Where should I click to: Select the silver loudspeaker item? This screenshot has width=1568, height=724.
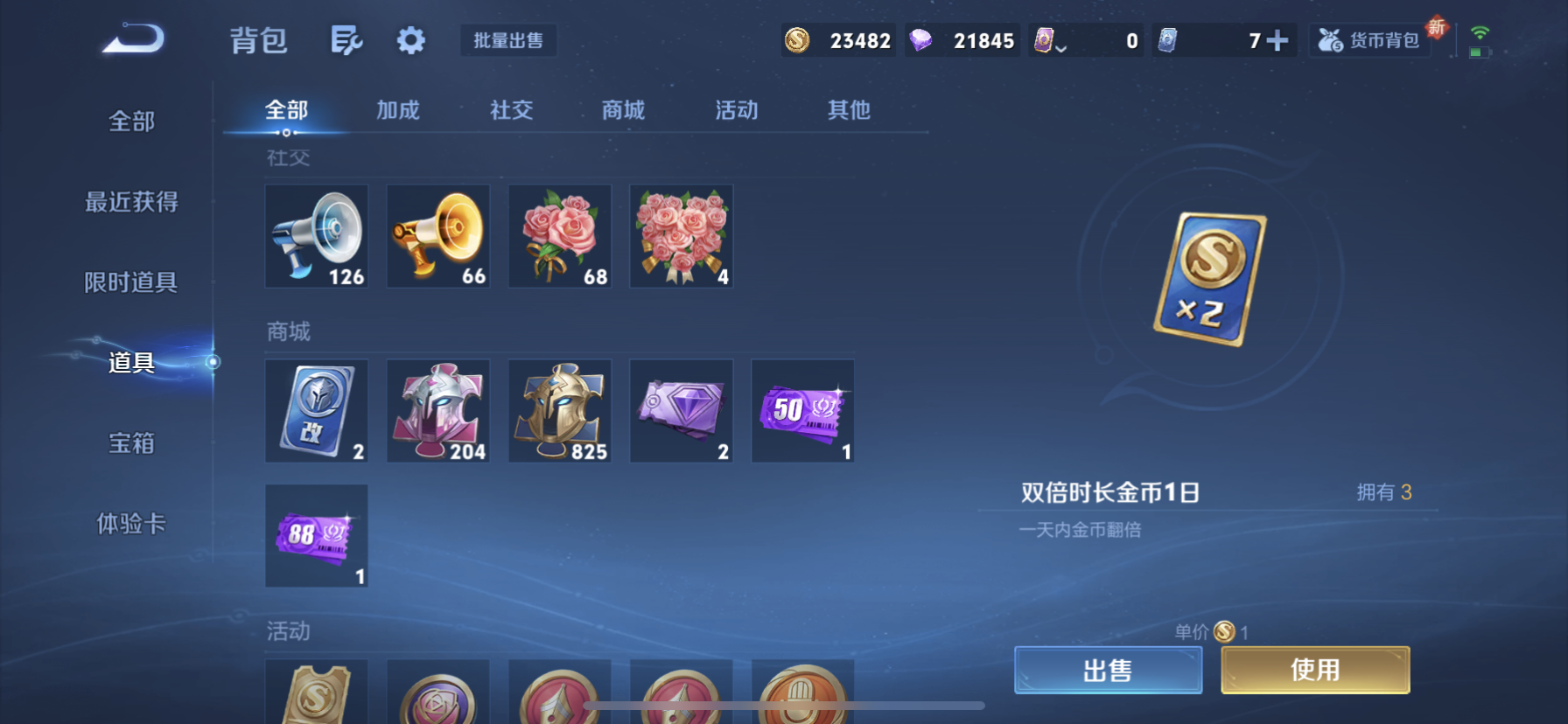tap(316, 235)
